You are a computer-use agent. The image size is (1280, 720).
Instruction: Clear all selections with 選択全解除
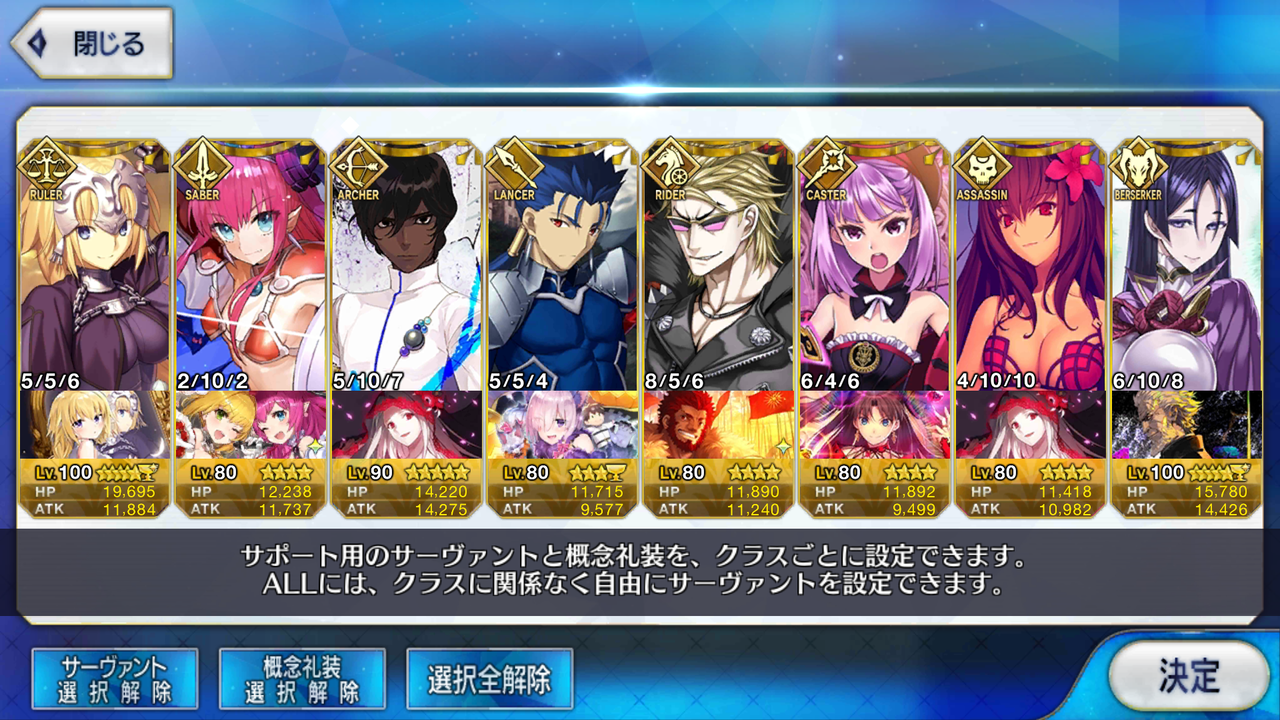point(489,679)
